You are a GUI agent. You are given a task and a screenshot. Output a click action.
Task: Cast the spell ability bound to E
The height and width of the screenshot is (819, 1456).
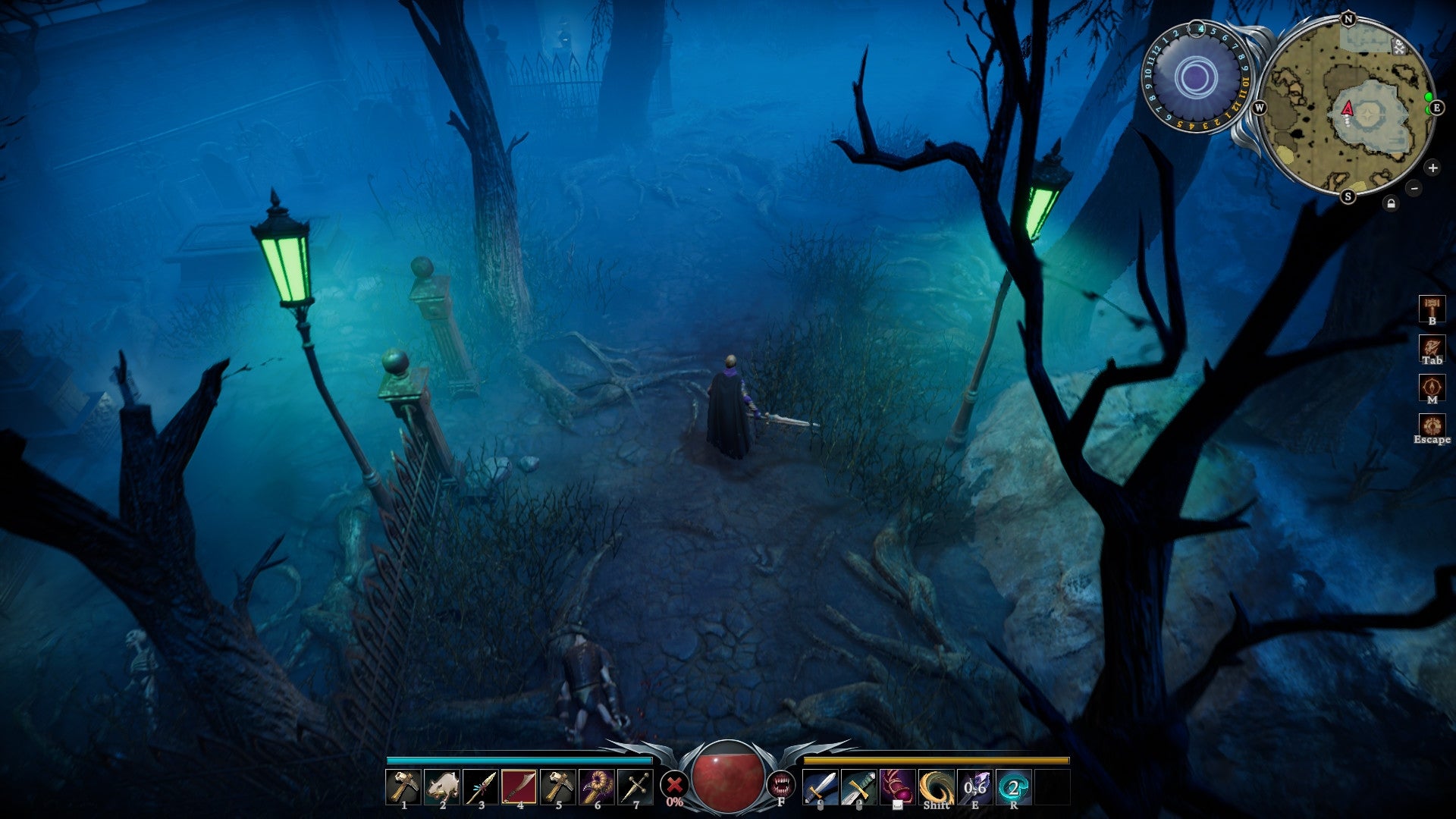click(974, 786)
